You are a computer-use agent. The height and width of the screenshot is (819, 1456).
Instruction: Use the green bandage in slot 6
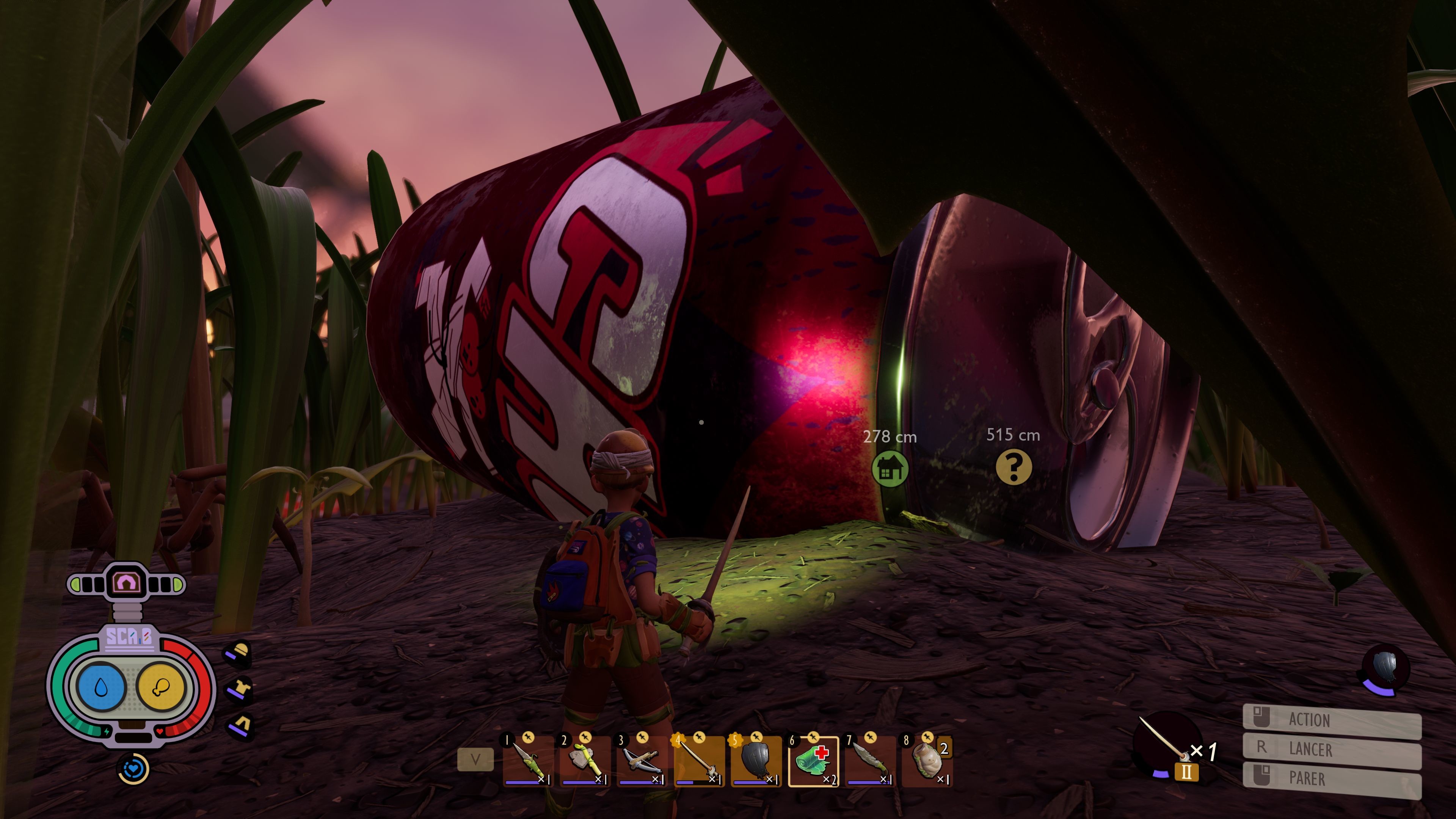(813, 761)
